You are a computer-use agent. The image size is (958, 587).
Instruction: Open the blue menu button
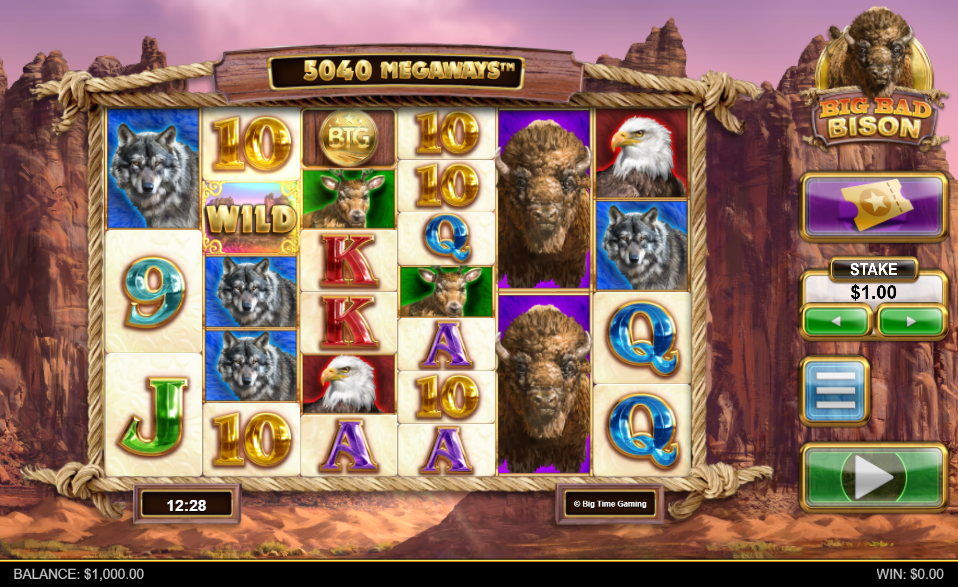click(834, 391)
